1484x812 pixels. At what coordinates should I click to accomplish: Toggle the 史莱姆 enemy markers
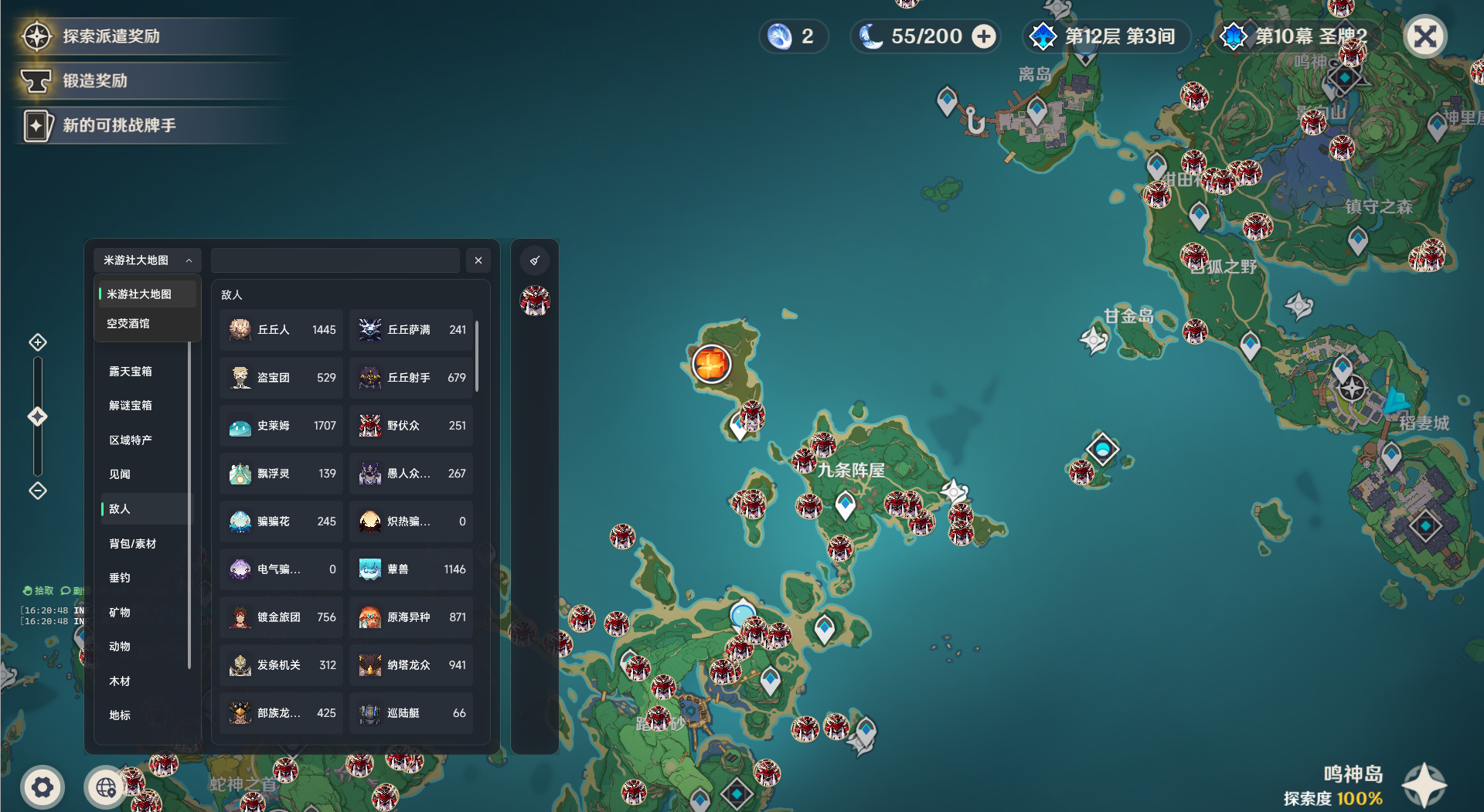click(281, 426)
